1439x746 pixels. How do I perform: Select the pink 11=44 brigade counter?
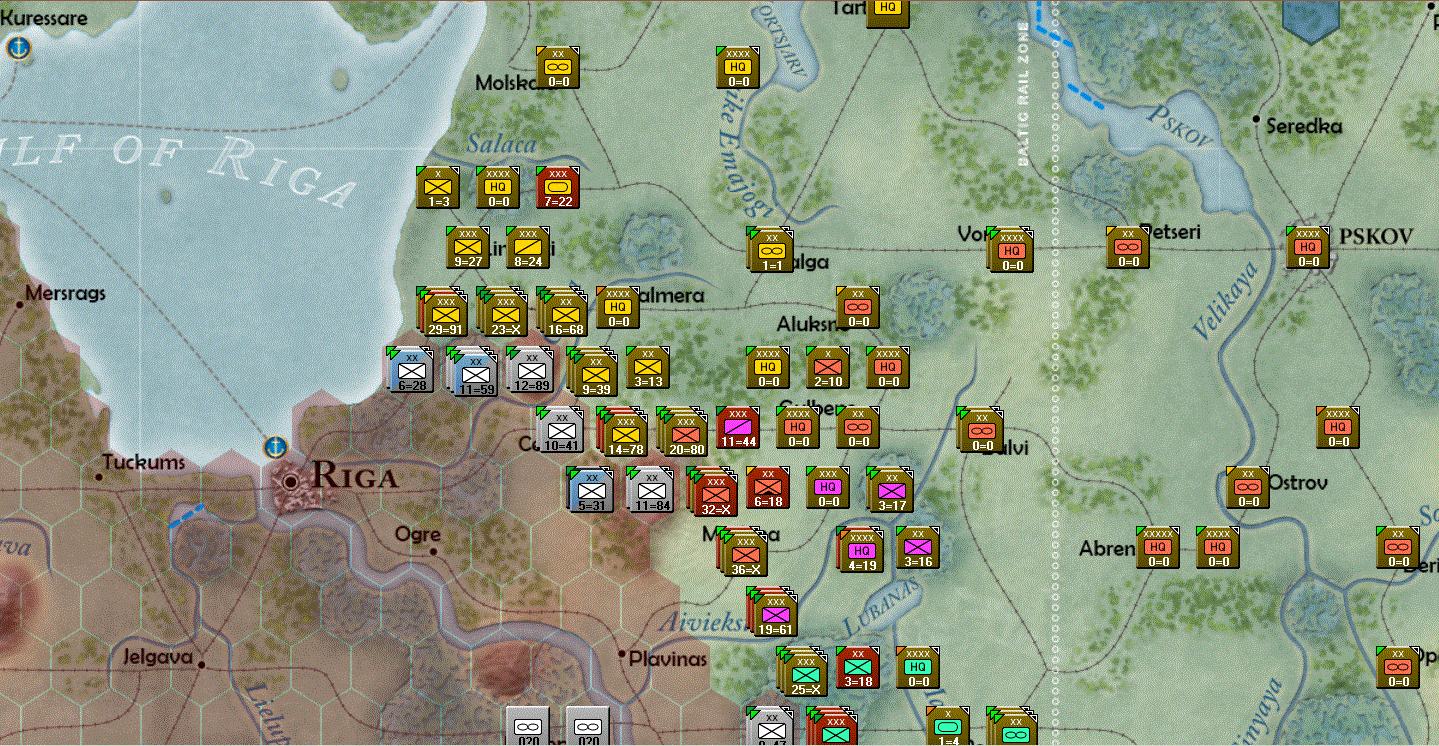tap(736, 428)
